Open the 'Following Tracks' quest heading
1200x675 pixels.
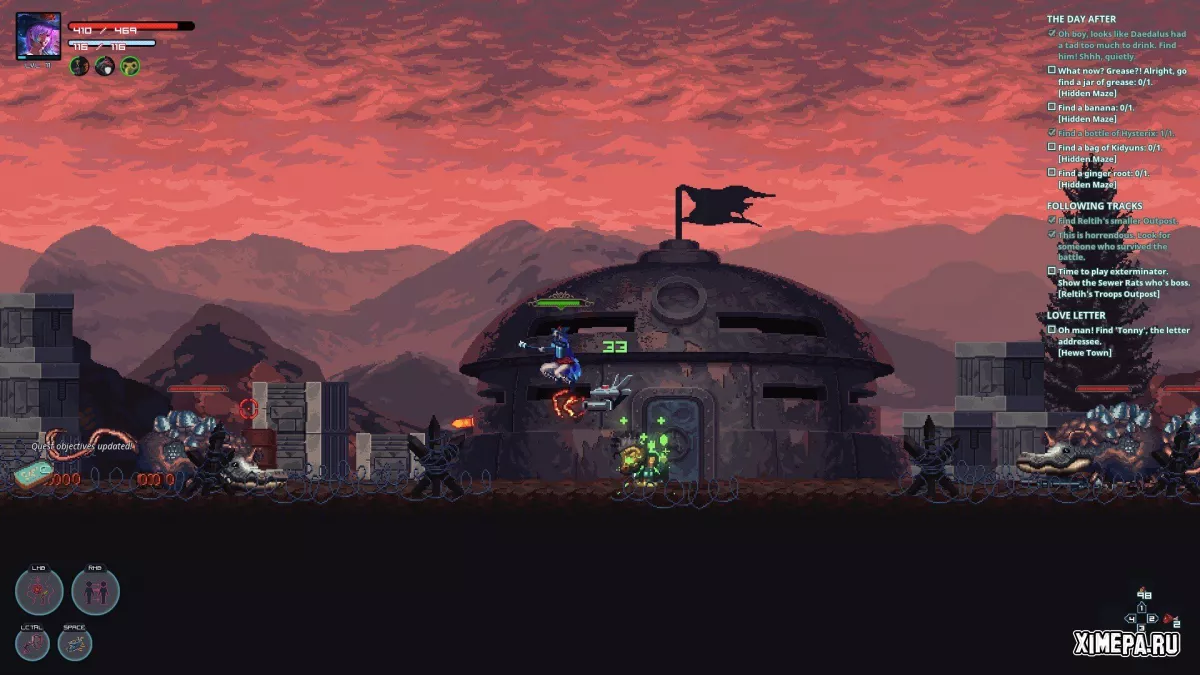coord(1094,206)
